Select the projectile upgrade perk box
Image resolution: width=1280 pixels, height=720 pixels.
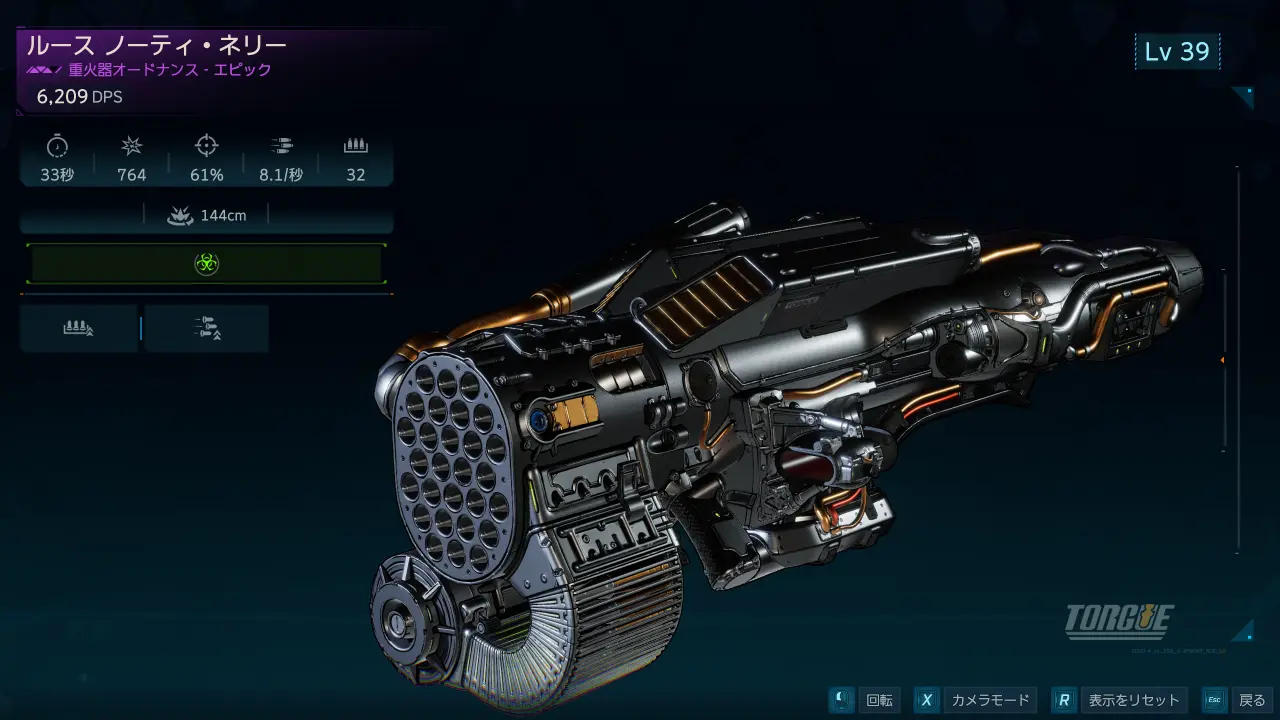(x=207, y=328)
